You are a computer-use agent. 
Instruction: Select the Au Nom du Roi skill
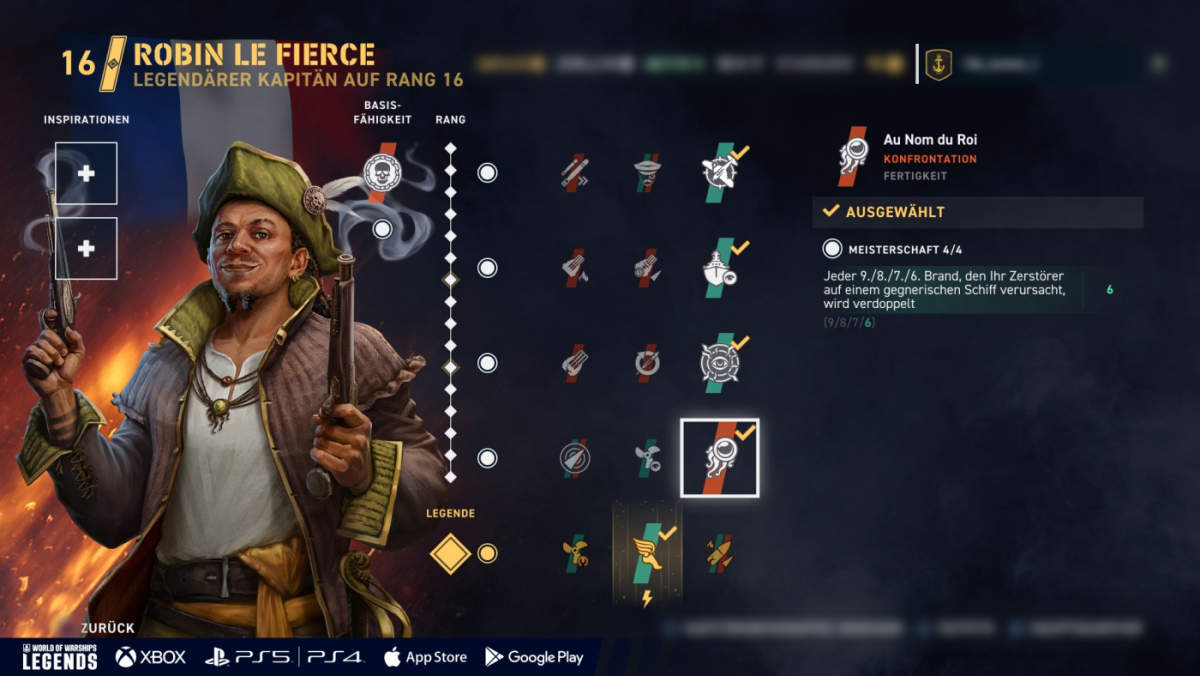pos(719,458)
